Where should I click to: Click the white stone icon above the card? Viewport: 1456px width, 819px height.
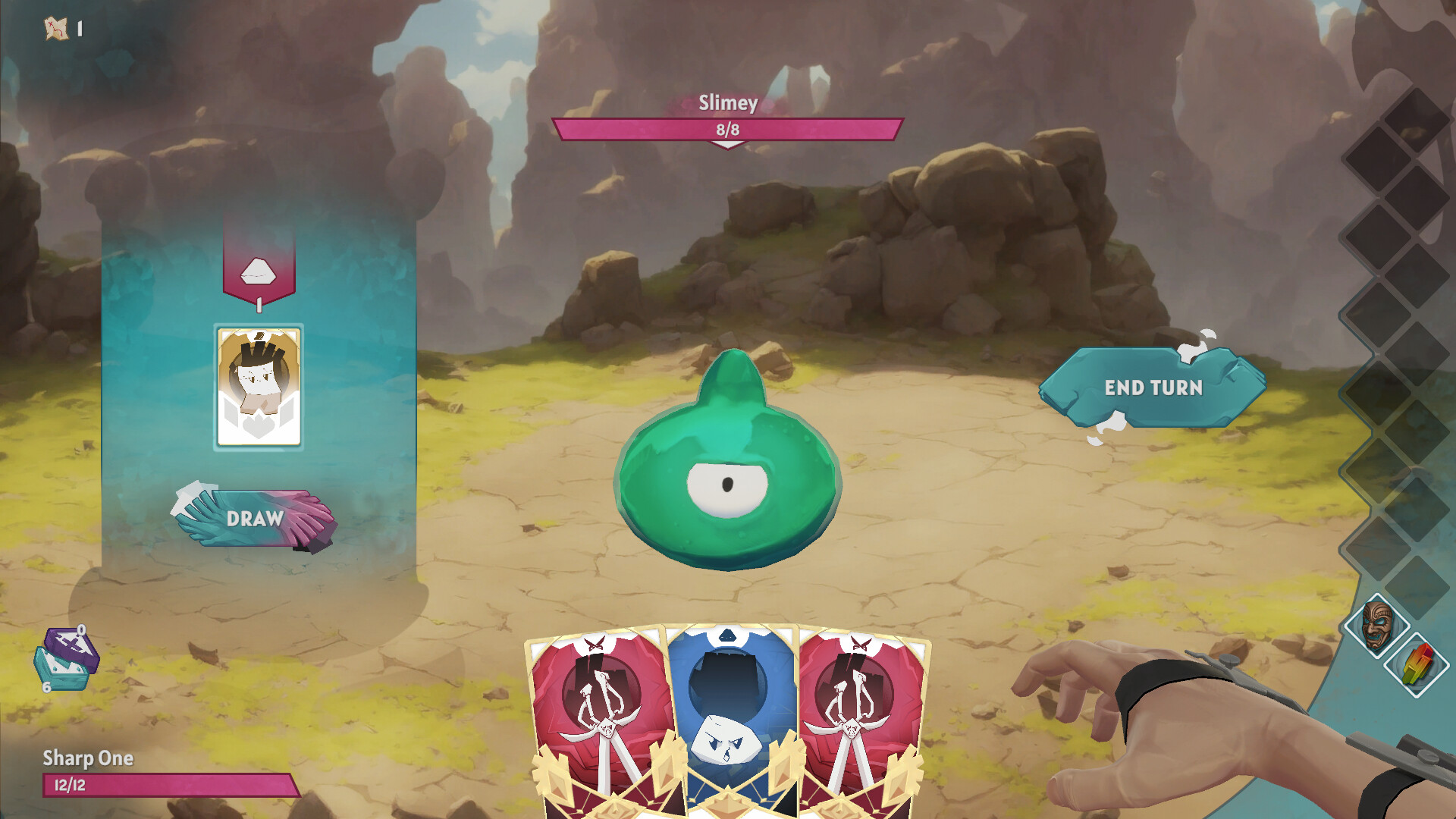[x=258, y=270]
